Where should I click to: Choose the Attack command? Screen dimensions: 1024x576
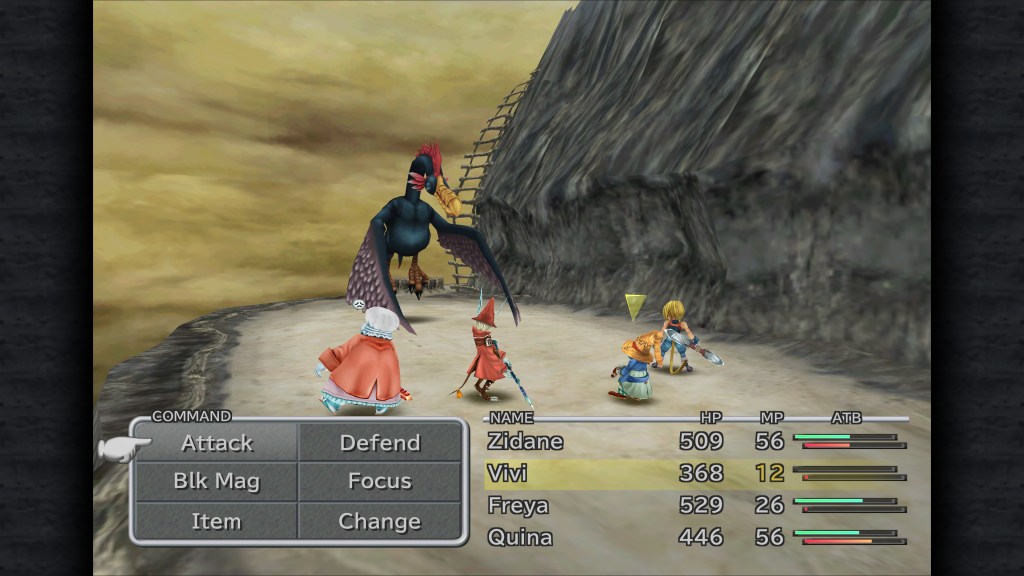[x=217, y=443]
